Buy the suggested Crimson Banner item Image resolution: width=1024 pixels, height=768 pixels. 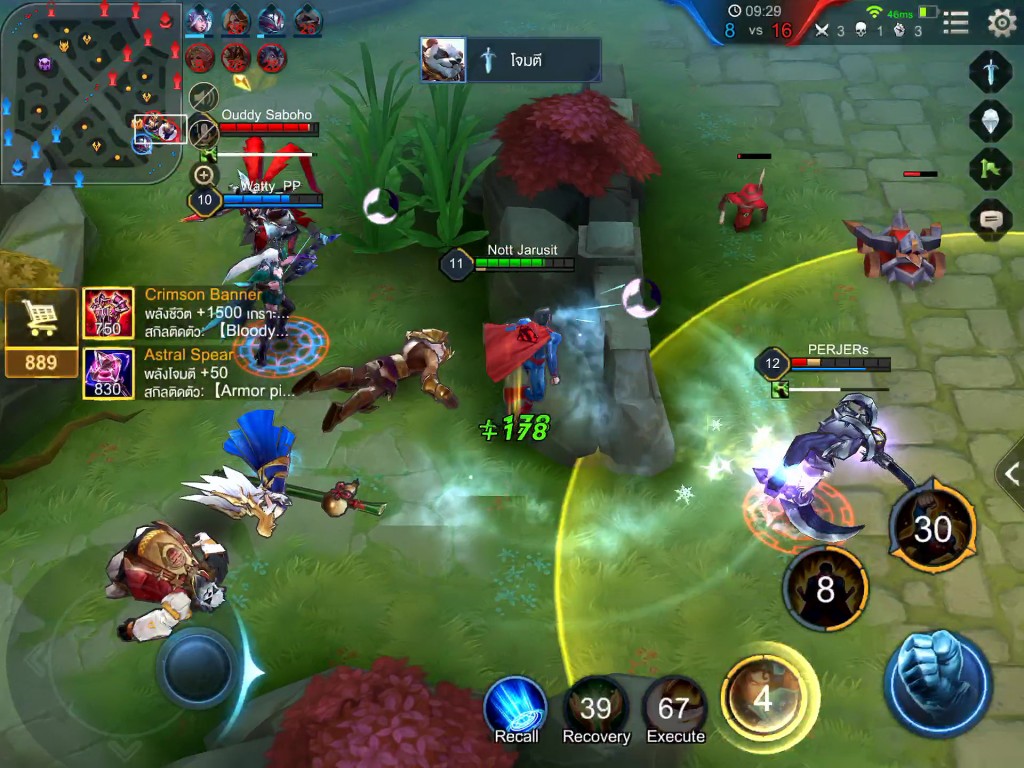[108, 314]
